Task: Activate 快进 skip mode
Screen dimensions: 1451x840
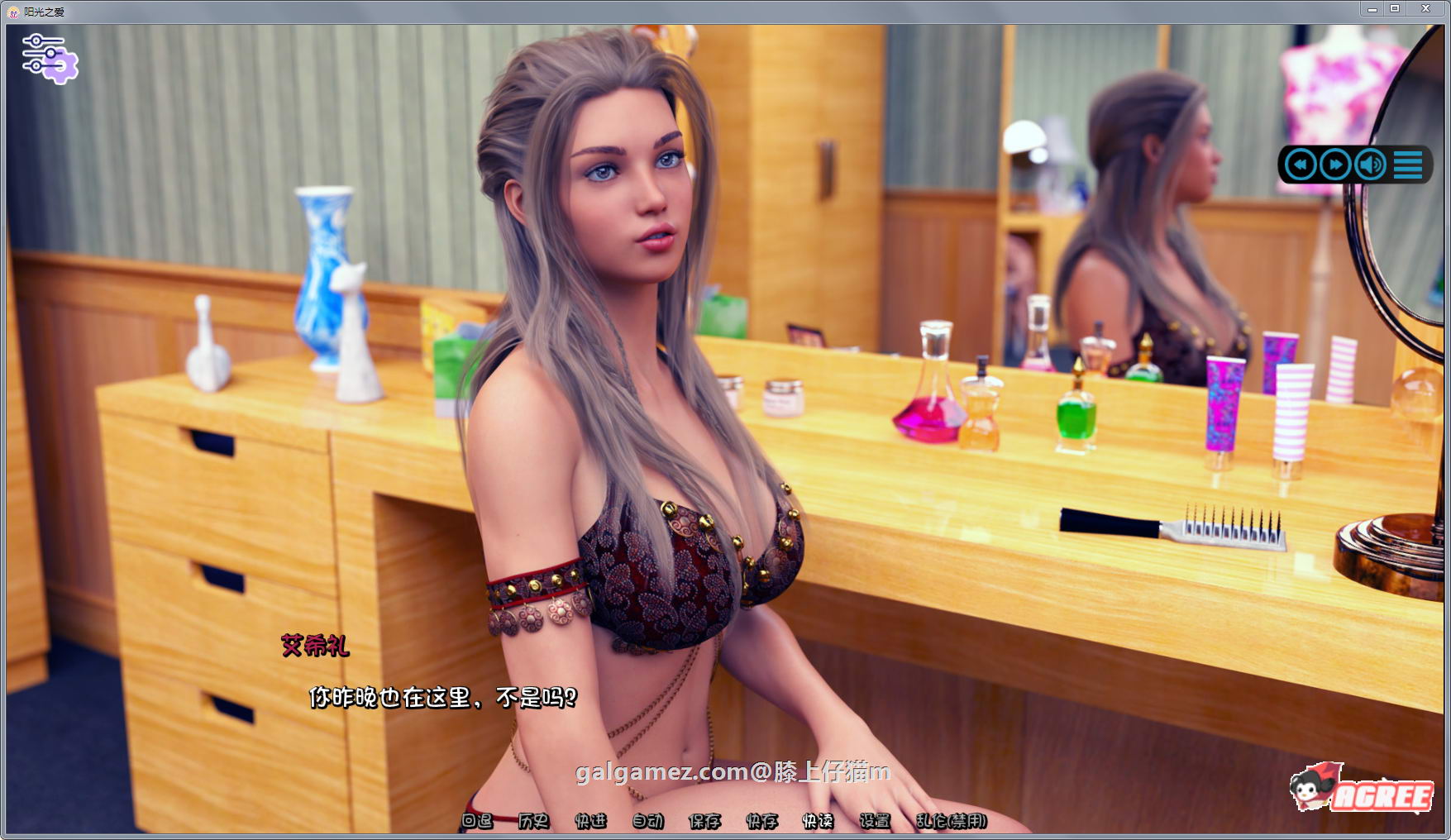Action: (x=590, y=821)
